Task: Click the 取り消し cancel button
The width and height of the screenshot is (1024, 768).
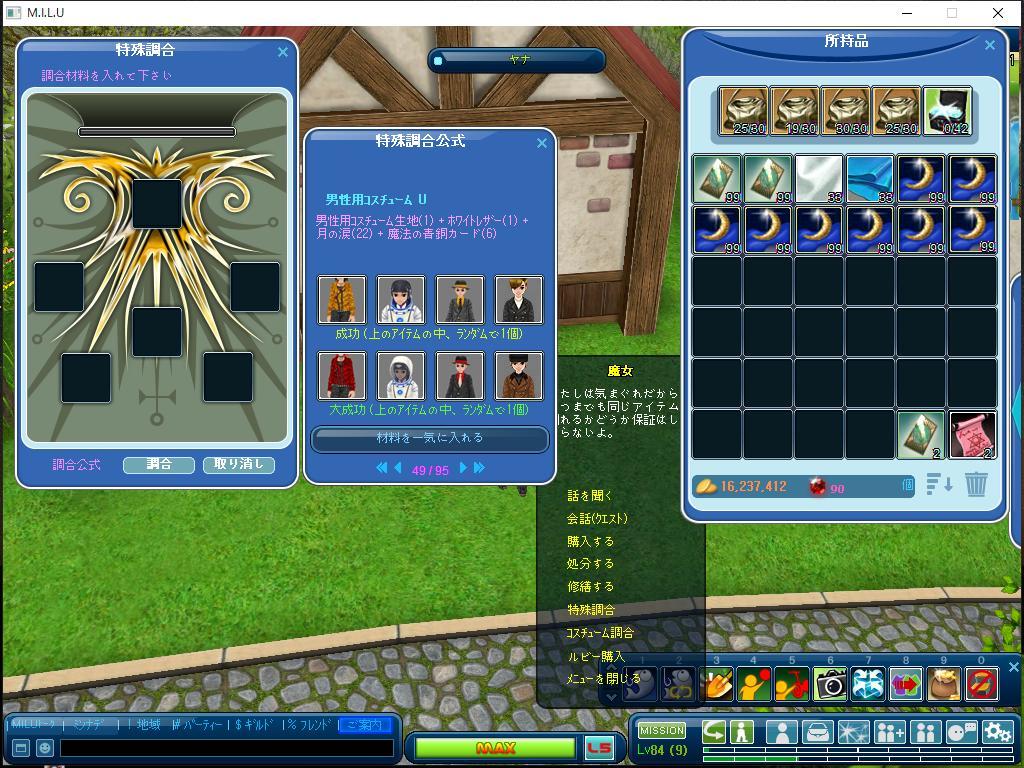Action: (238, 465)
